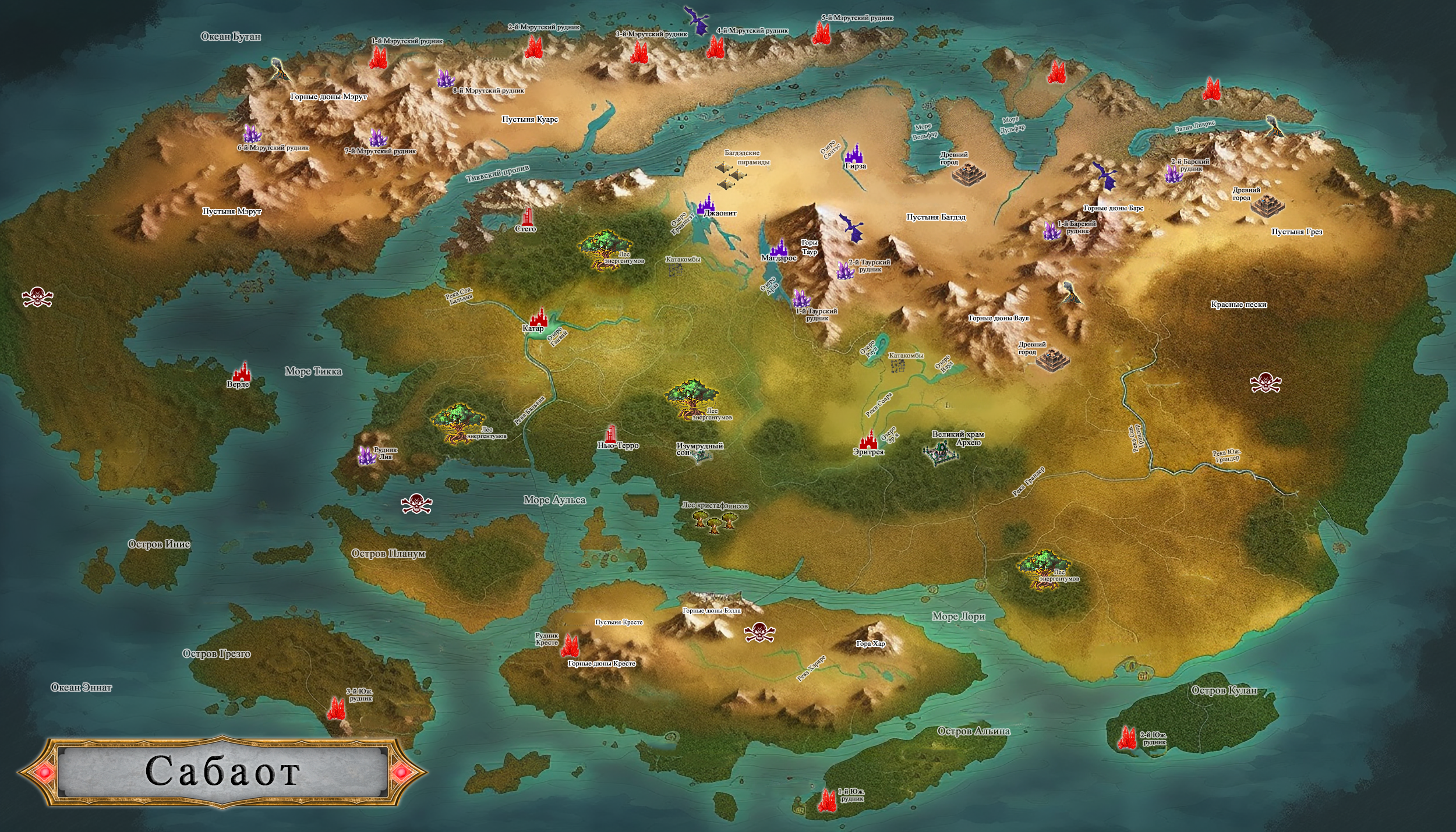Click the 3-й Юж. рудник red crystal

click(x=336, y=708)
